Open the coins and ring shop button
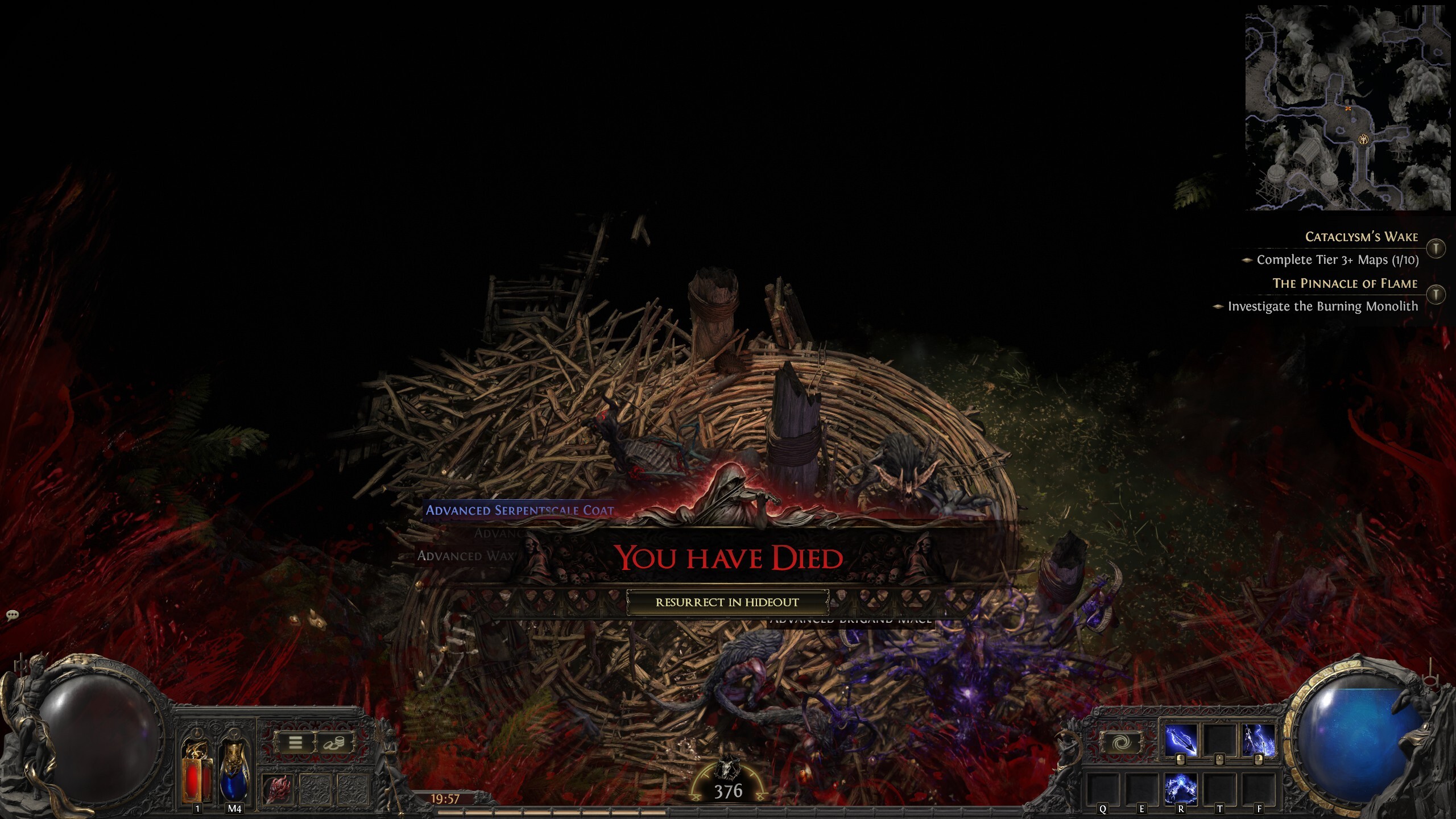Screen dimensions: 1456x819 pyautogui.click(x=333, y=742)
